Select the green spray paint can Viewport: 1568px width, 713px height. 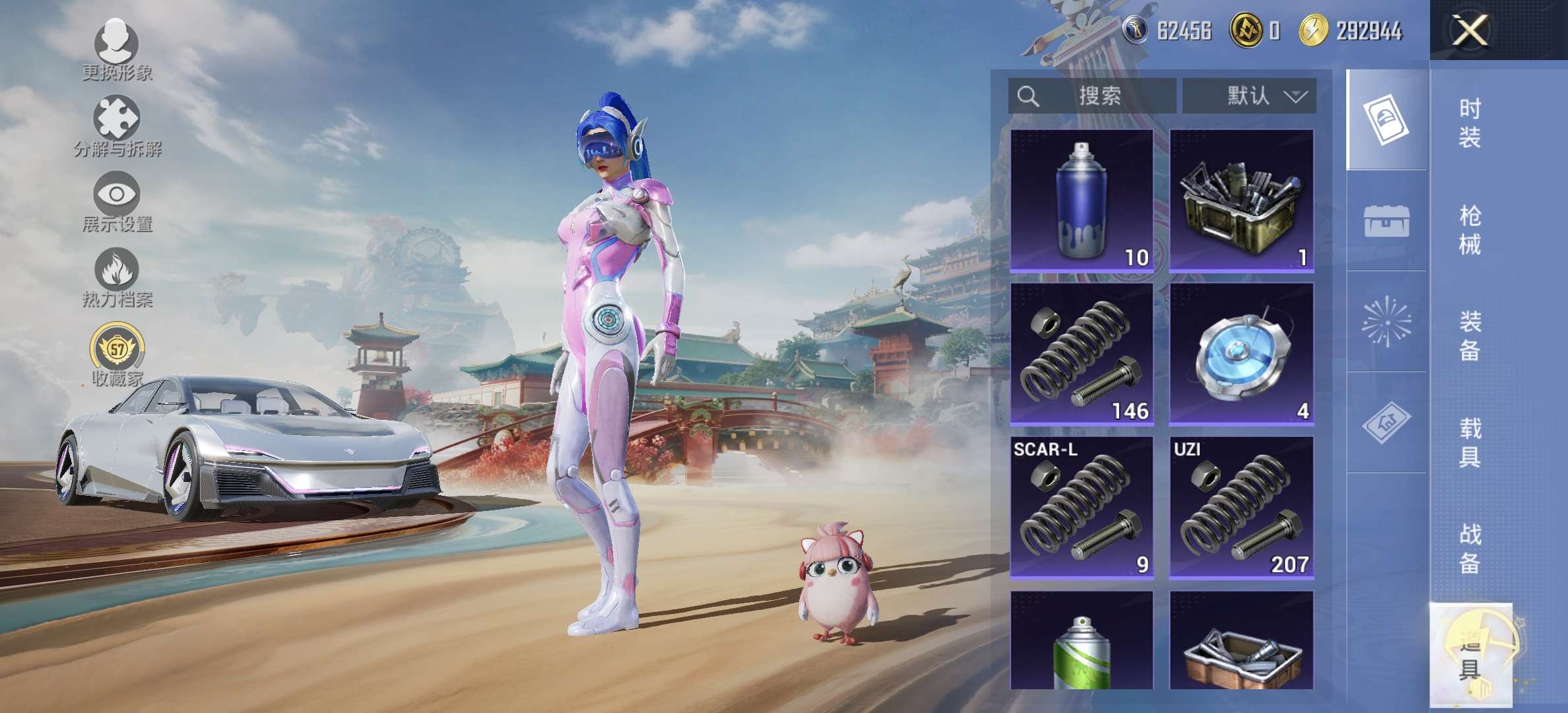pos(1082,640)
